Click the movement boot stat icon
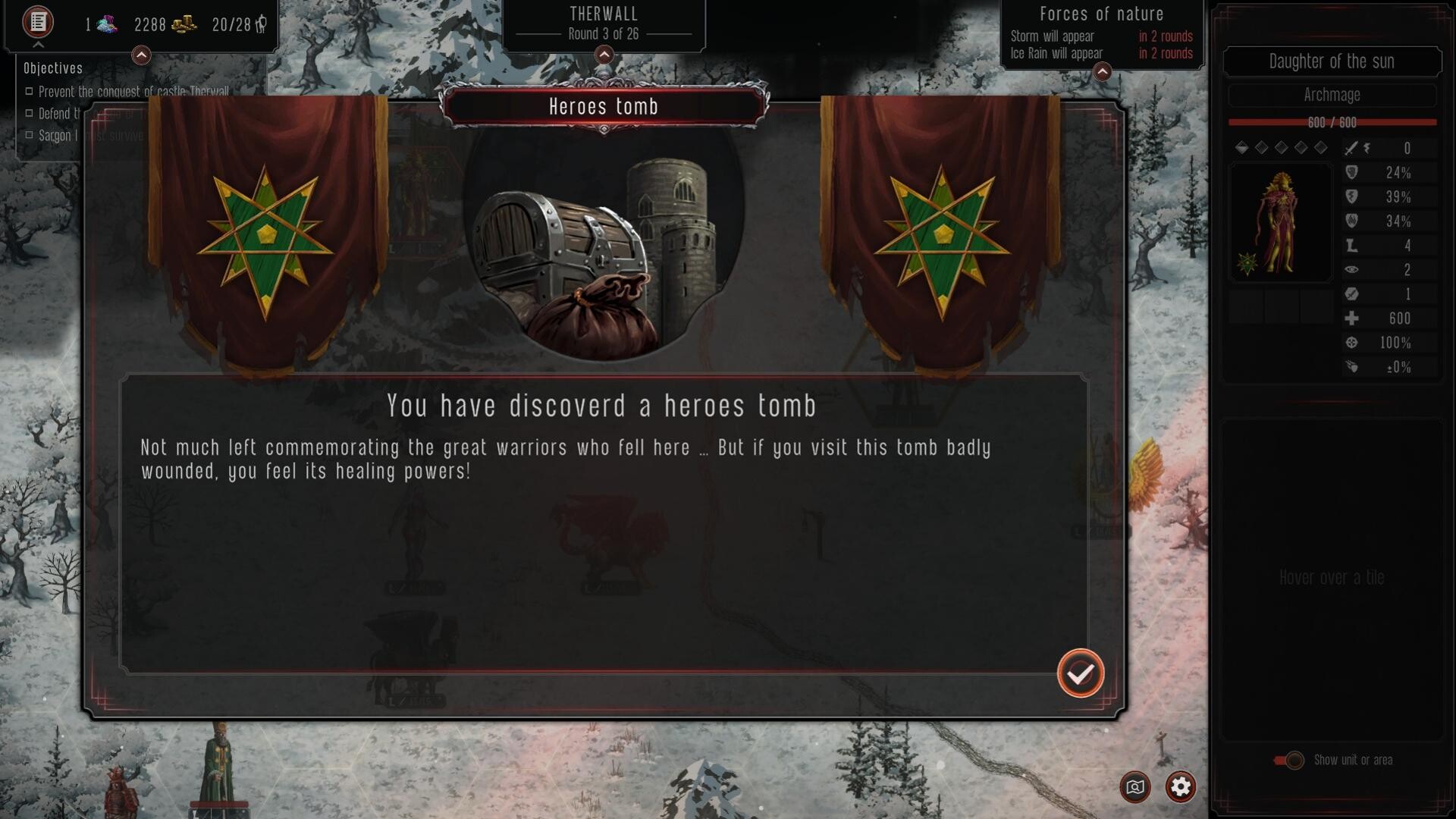 (1354, 246)
